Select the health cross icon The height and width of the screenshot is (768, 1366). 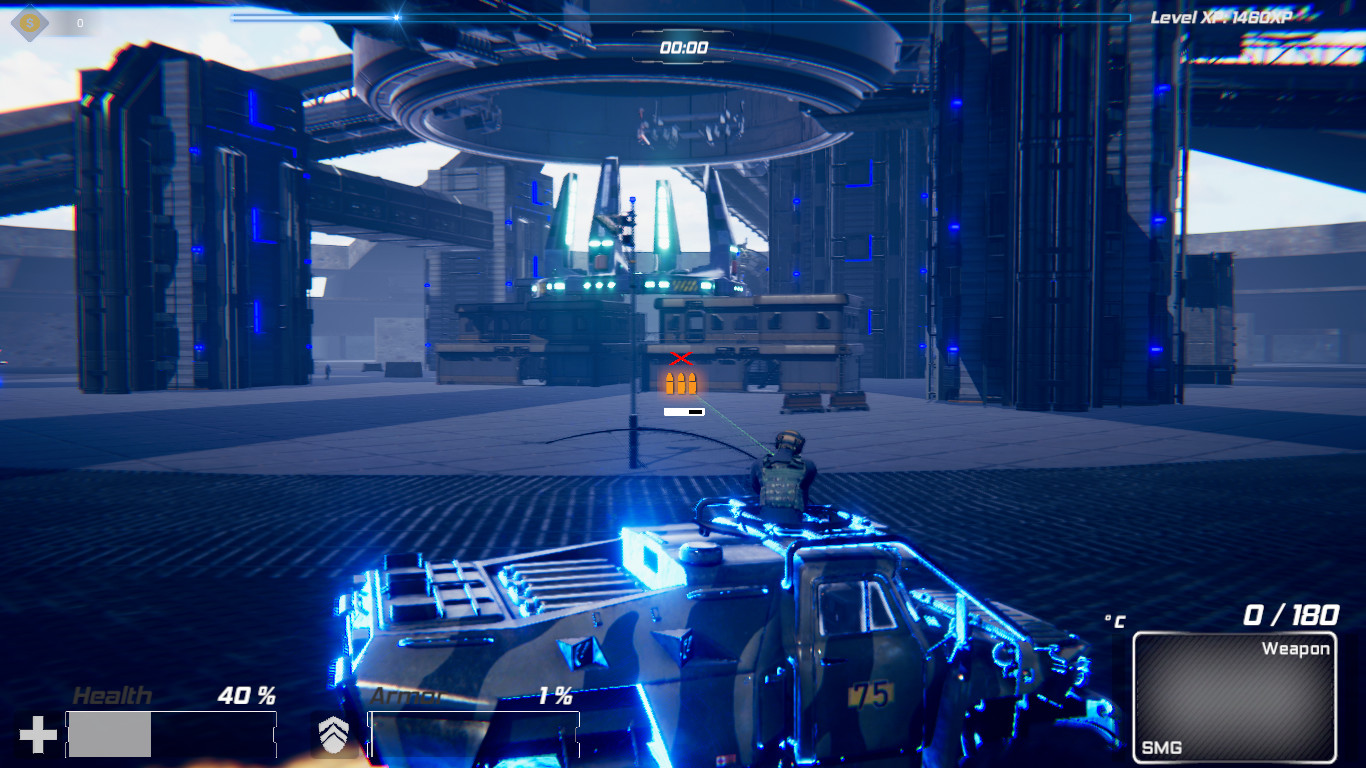[39, 732]
